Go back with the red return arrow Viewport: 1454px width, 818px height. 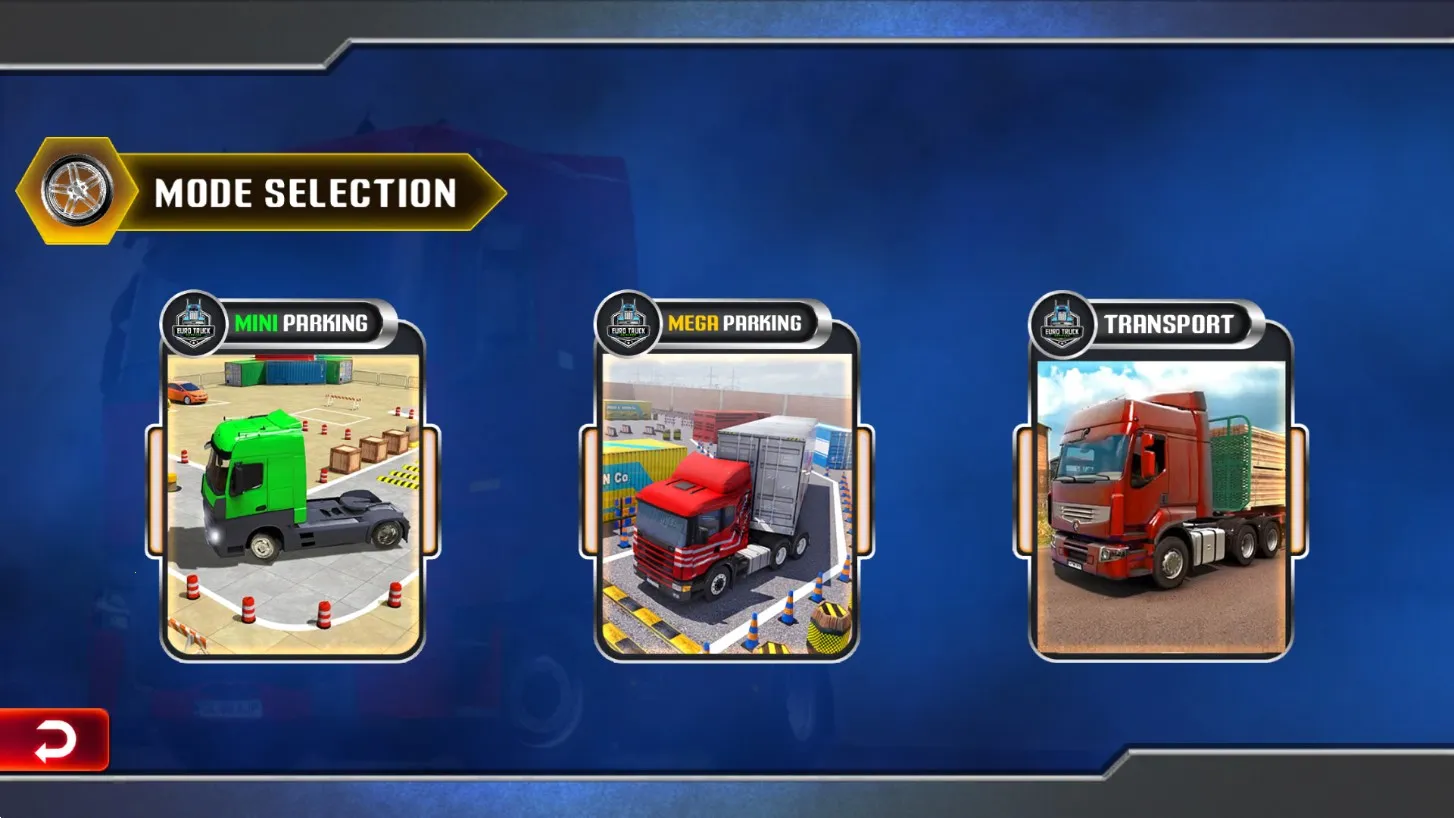click(x=54, y=741)
